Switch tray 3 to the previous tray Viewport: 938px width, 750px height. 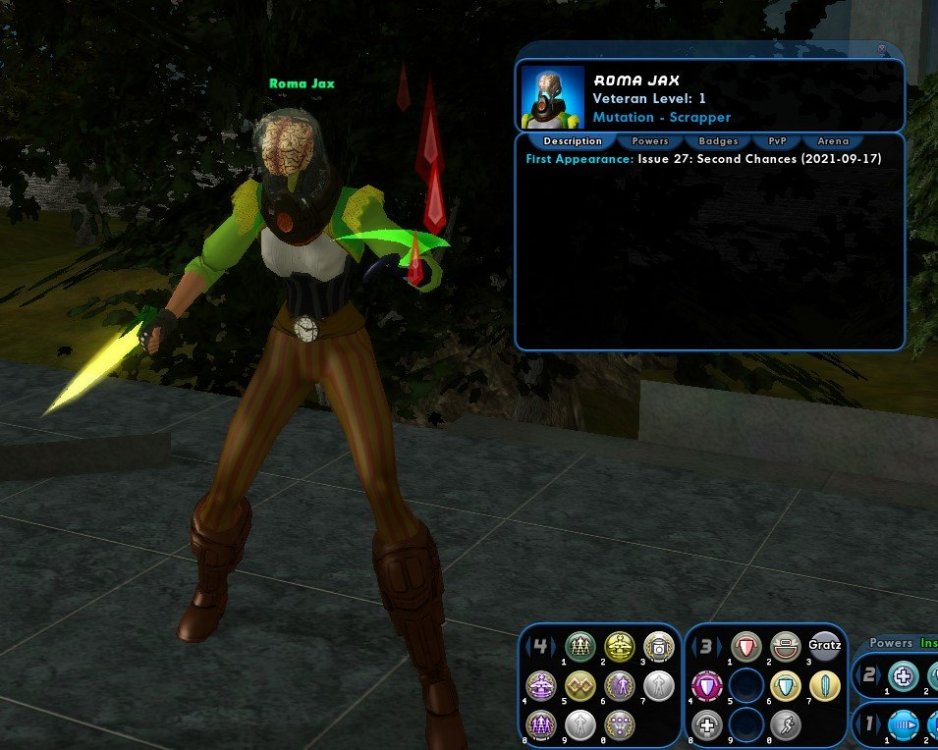point(693,647)
